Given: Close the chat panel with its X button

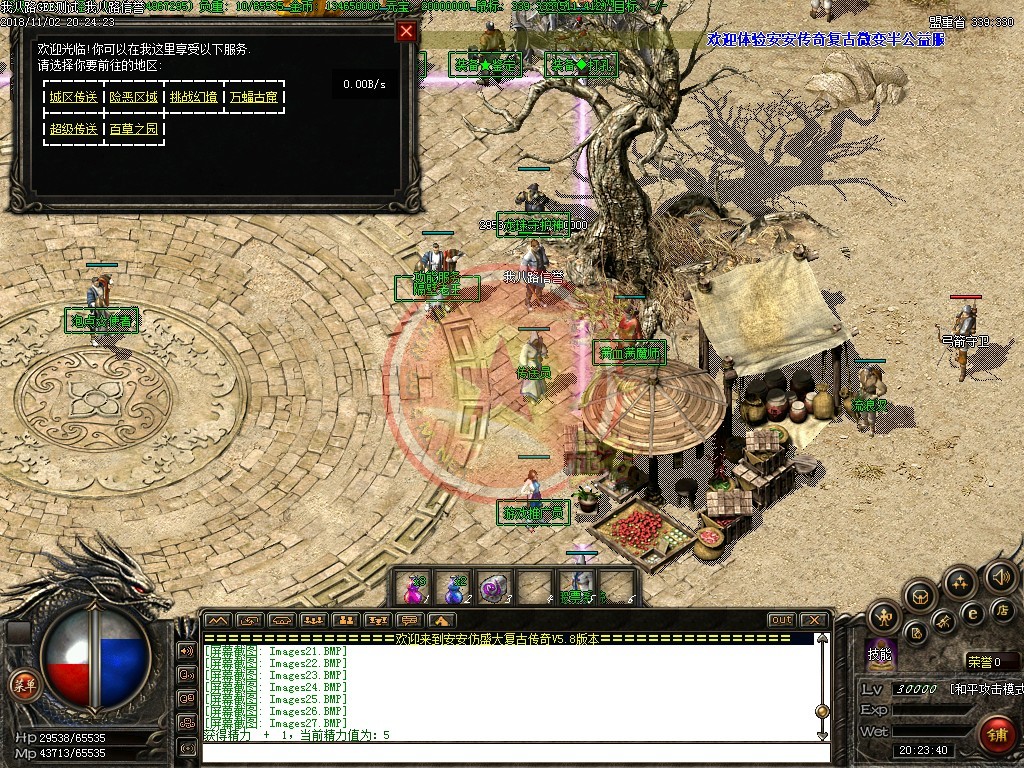Looking at the screenshot, I should click(815, 620).
